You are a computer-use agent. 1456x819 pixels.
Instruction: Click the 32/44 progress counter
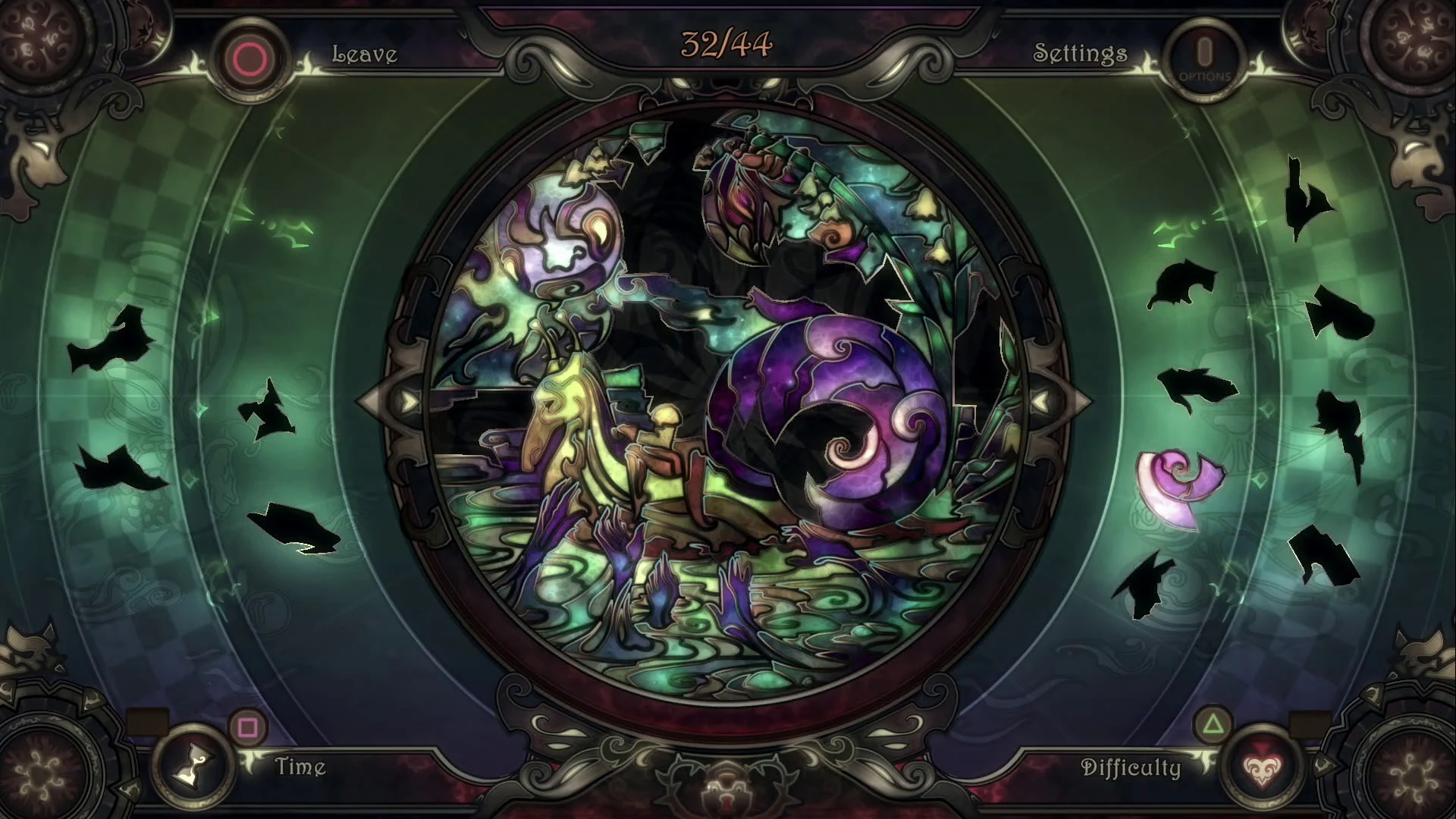tap(726, 43)
